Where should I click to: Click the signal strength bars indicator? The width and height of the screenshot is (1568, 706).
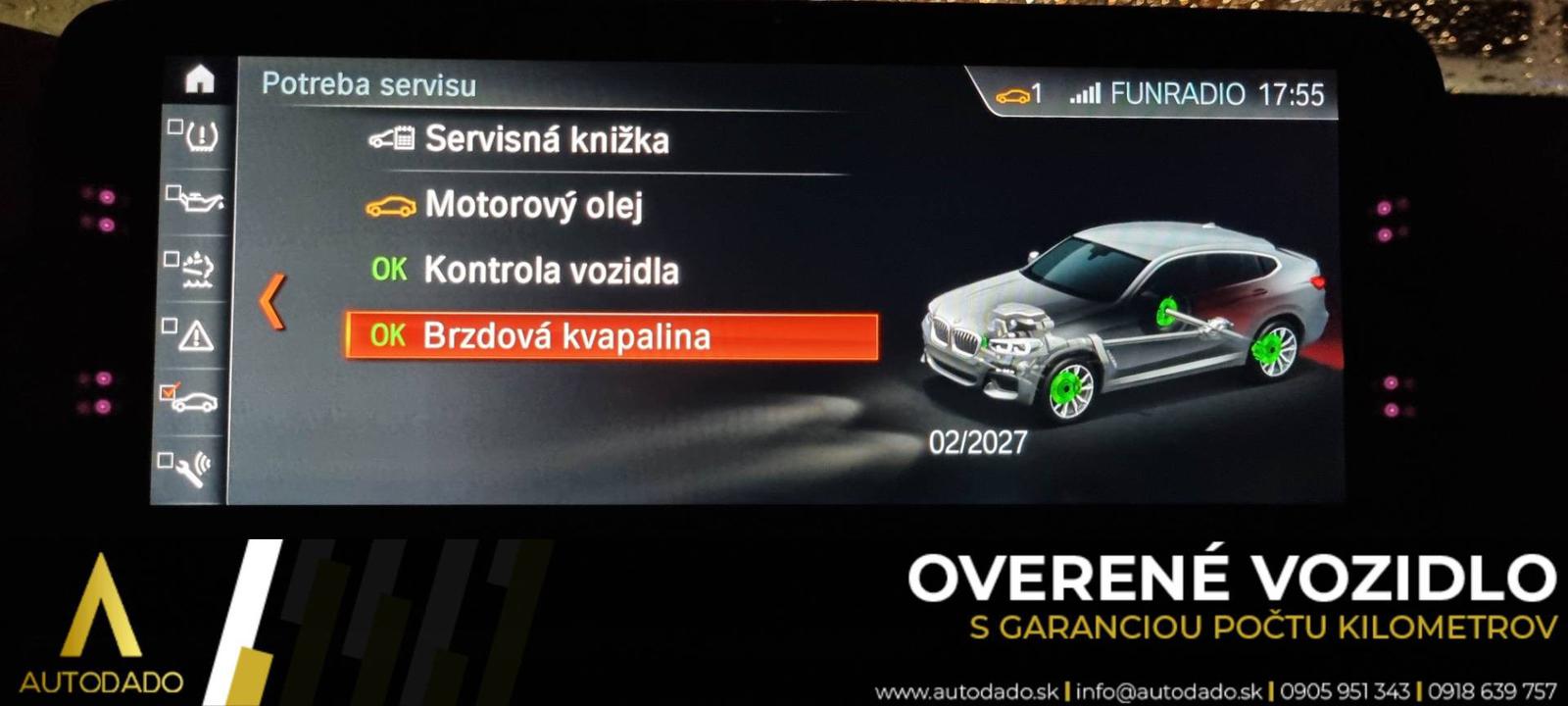(1083, 94)
